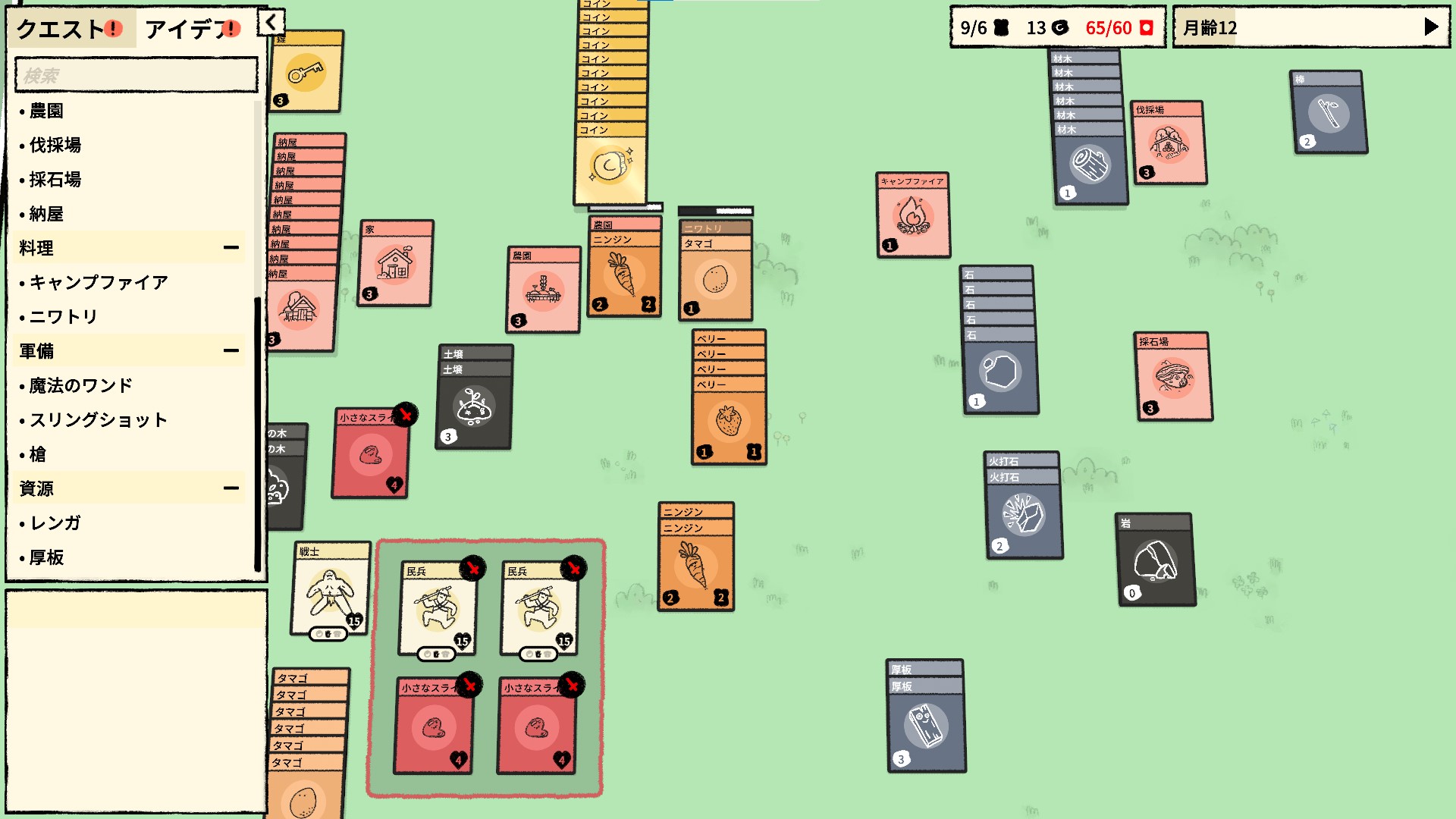Viewport: 1456px width, 819px height.
Task: View the スリングショット idea
Action: pyautogui.click(x=98, y=420)
